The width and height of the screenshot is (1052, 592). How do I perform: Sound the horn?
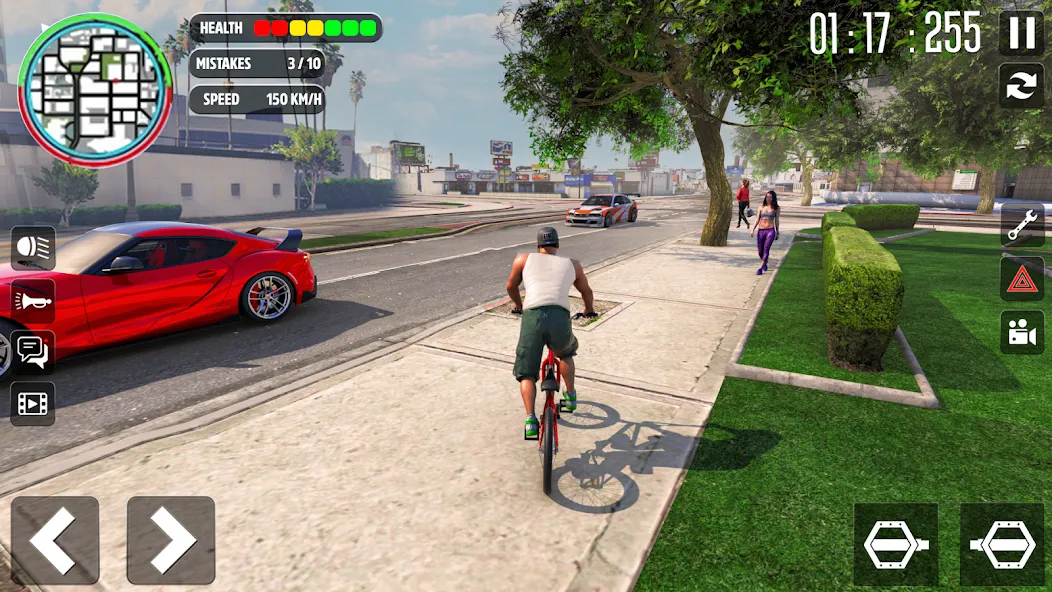pos(33,300)
